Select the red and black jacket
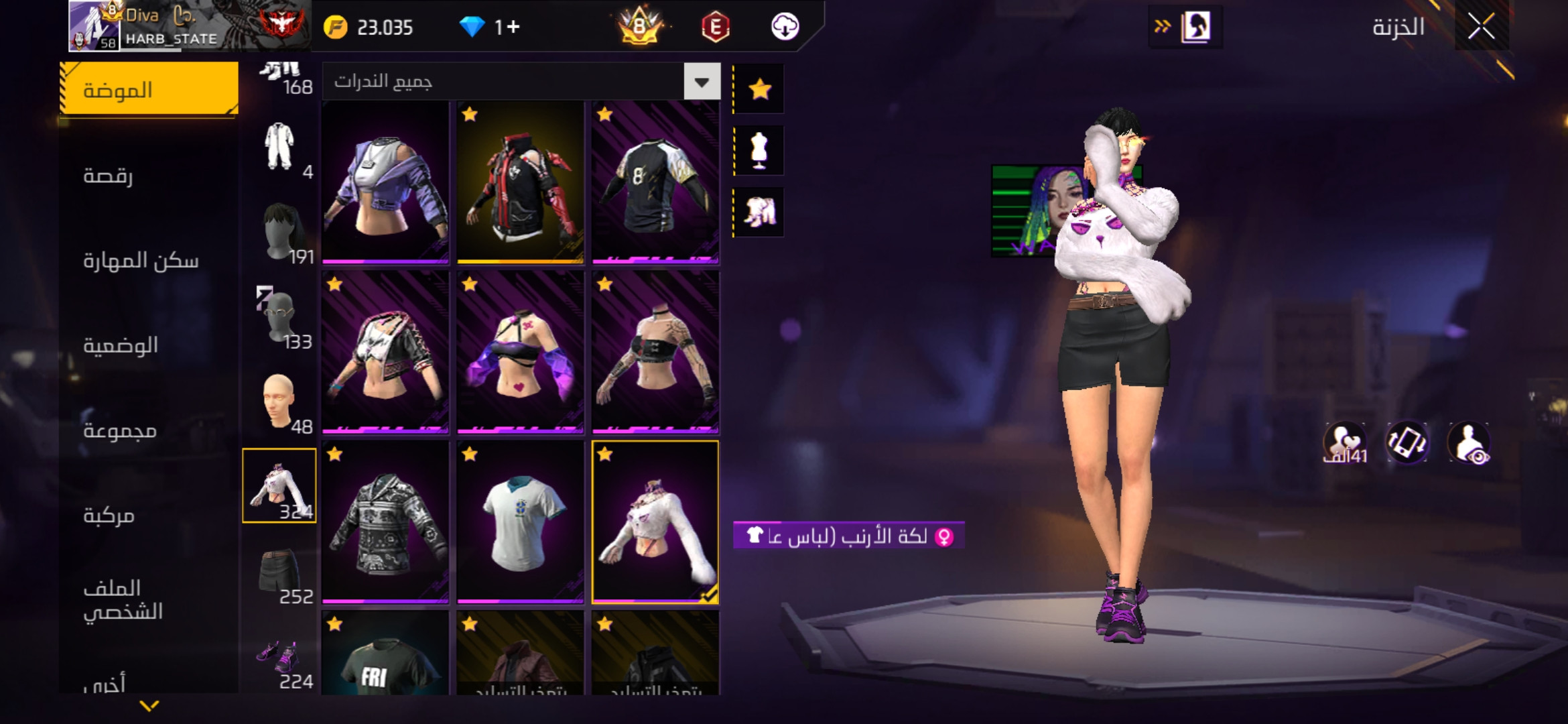This screenshot has height=724, width=1568. pyautogui.click(x=521, y=182)
